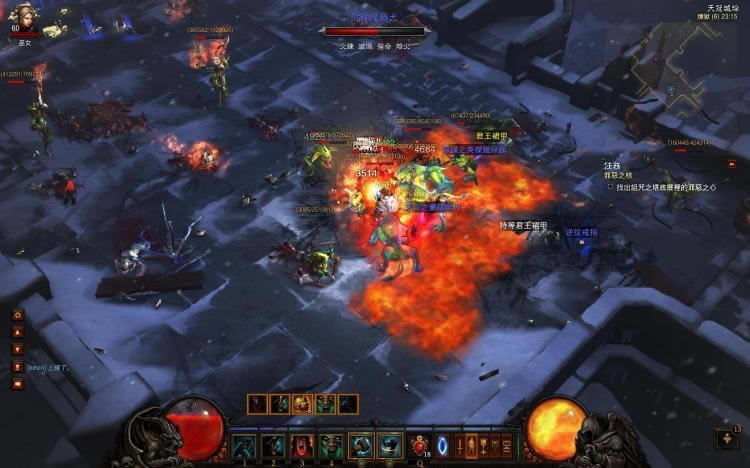Activate the skill in hotbar slot 2
750x468 pixels.
point(273,446)
